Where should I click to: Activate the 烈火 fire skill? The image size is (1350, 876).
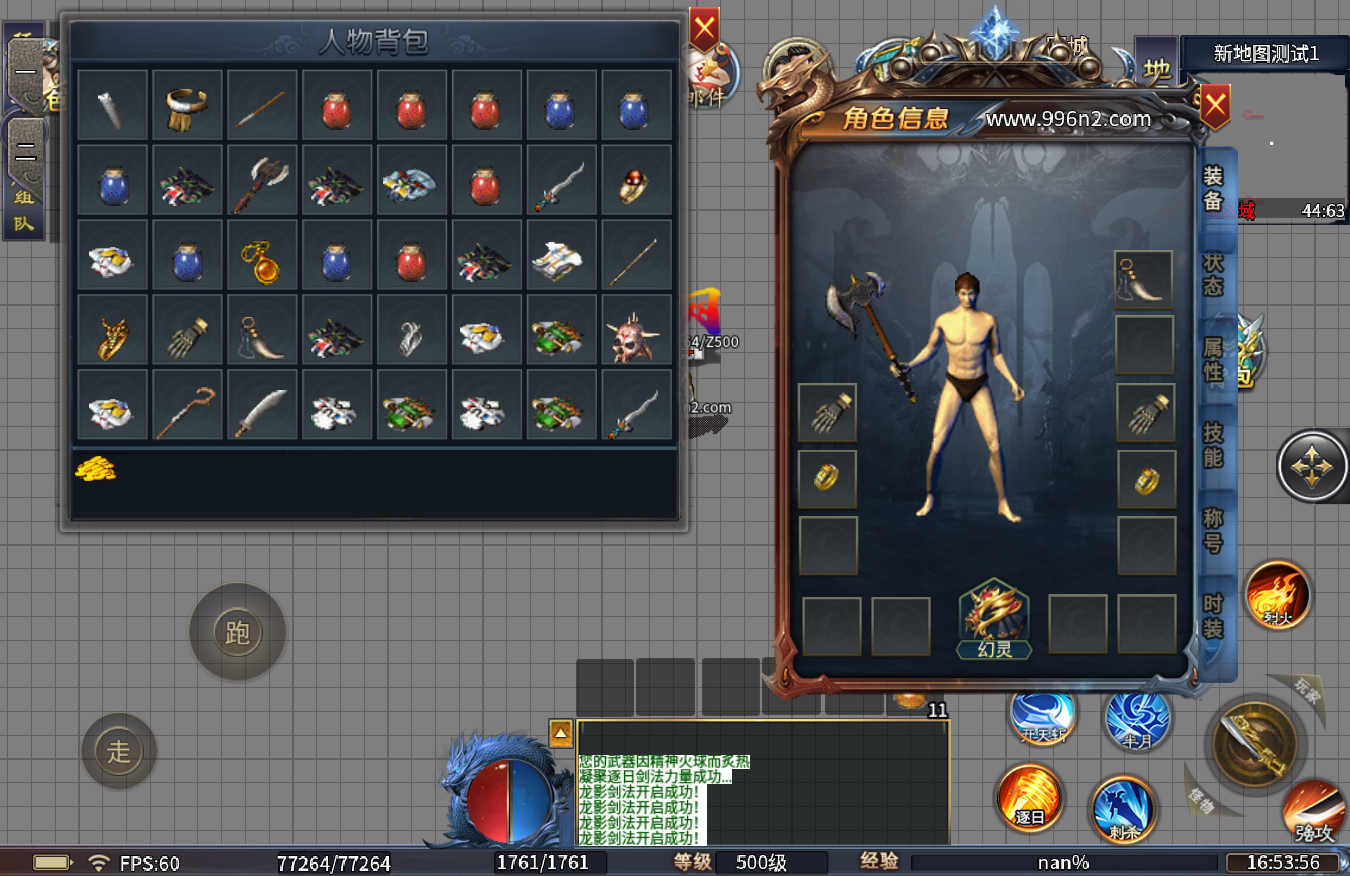[1277, 595]
